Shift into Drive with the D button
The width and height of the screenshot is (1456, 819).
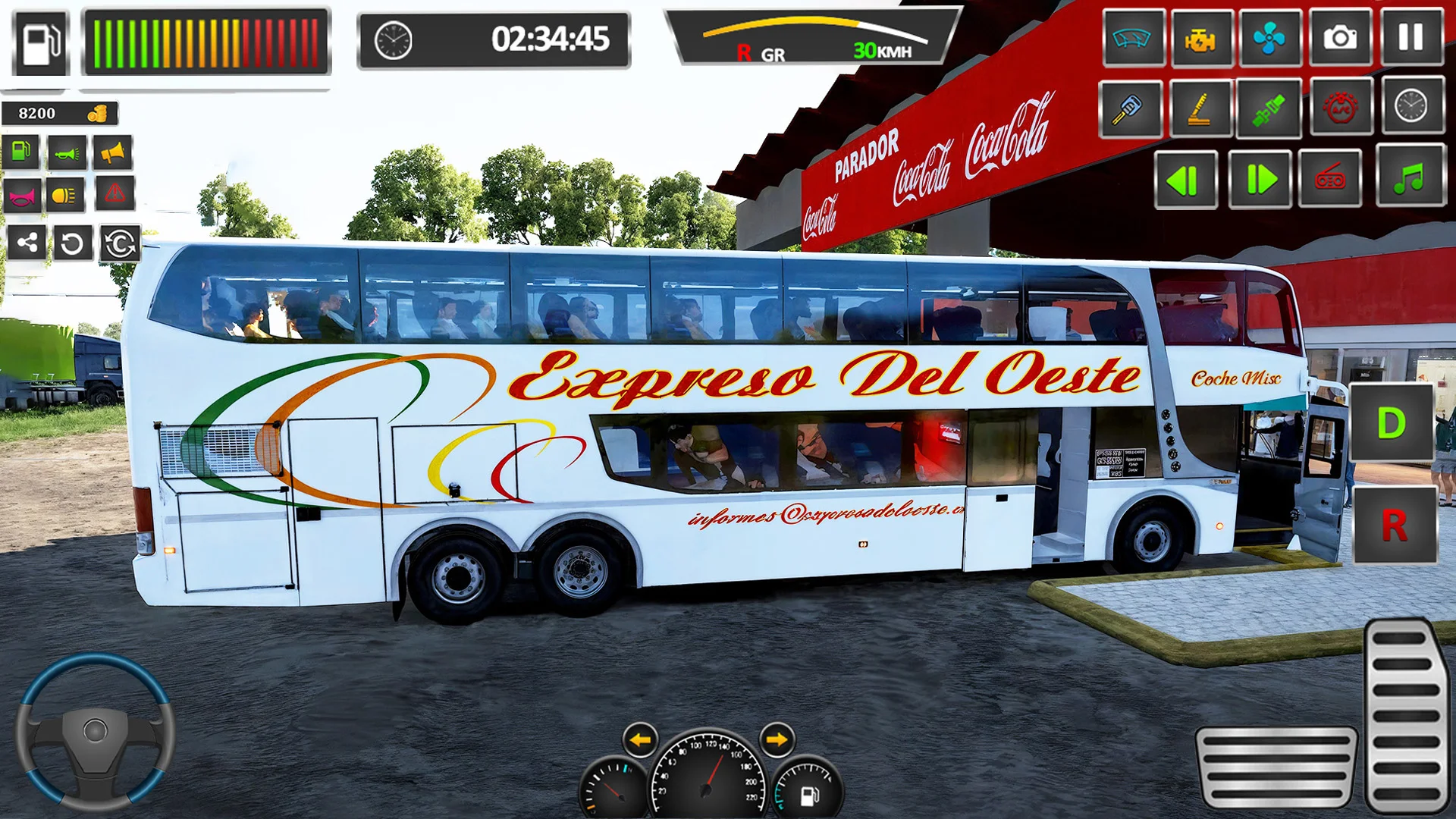tap(1391, 423)
